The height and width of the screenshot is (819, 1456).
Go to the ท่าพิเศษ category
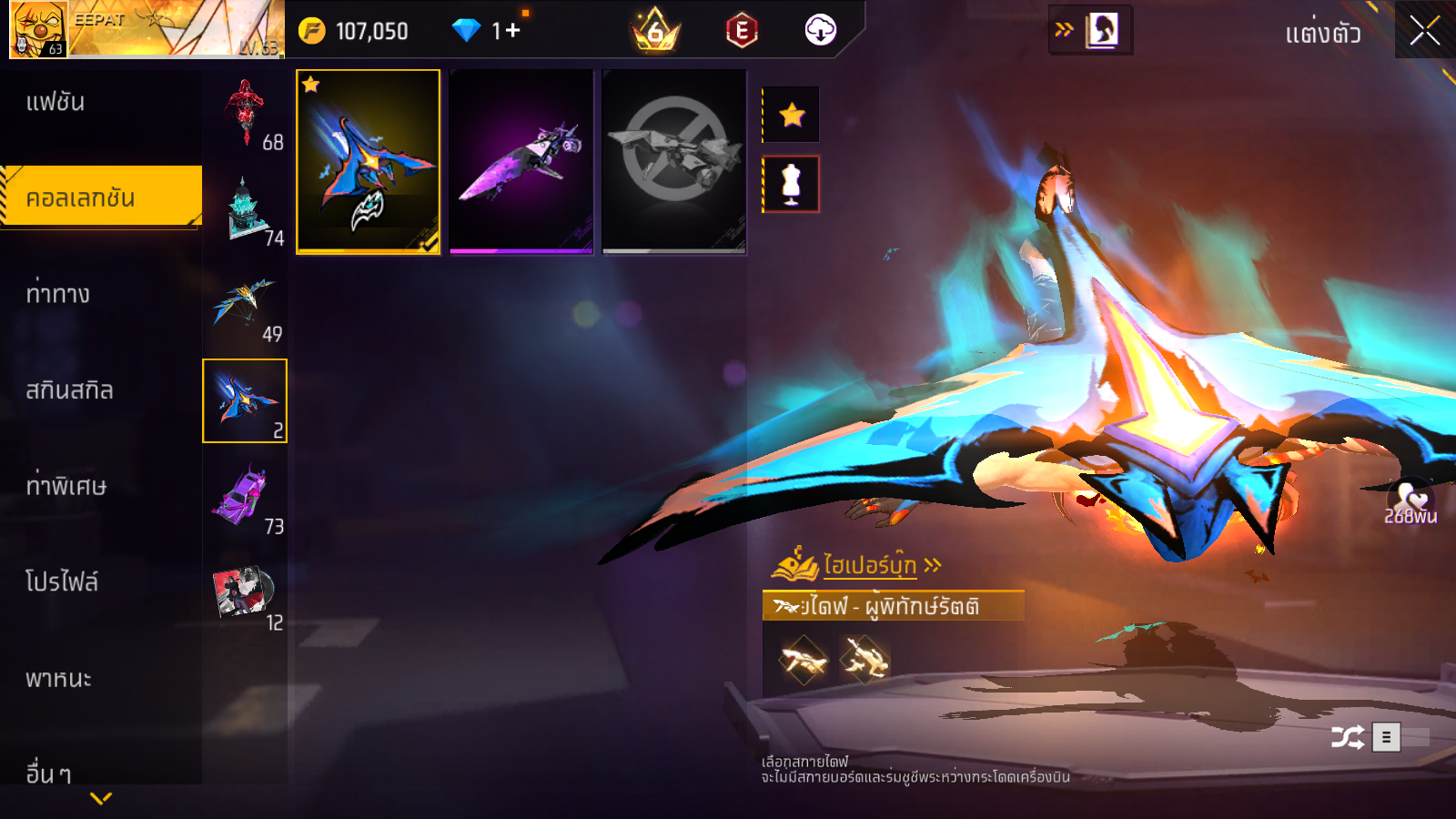(x=66, y=486)
